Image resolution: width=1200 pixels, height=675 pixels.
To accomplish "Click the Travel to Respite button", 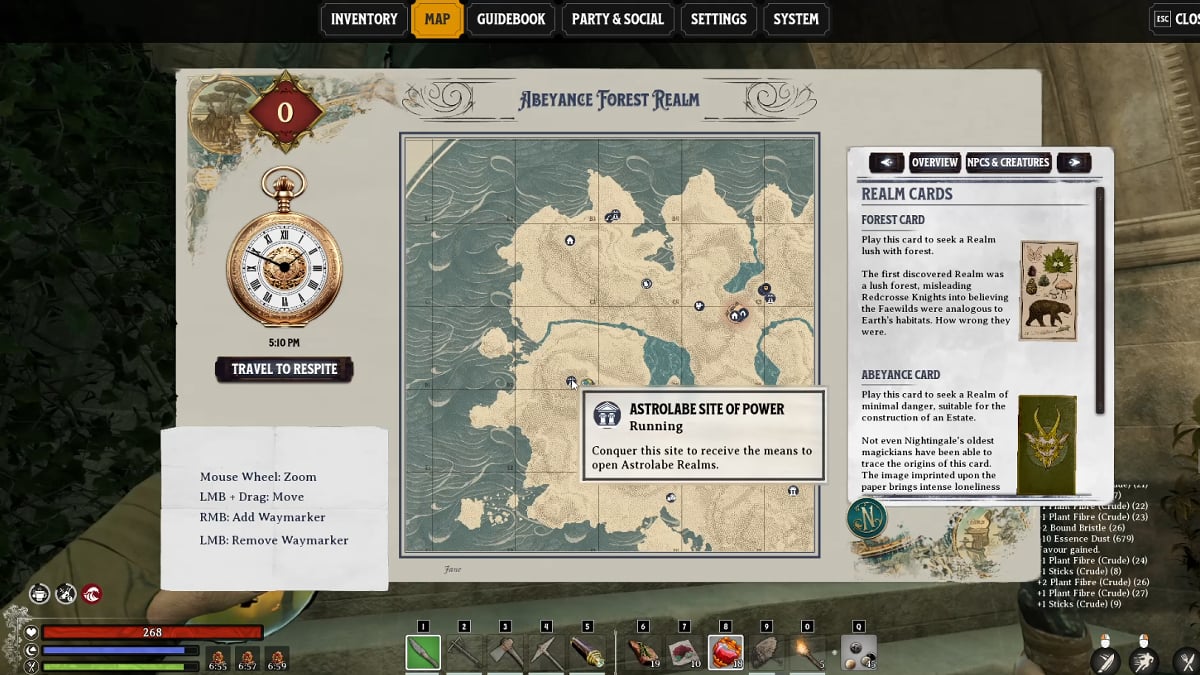I will tap(284, 369).
